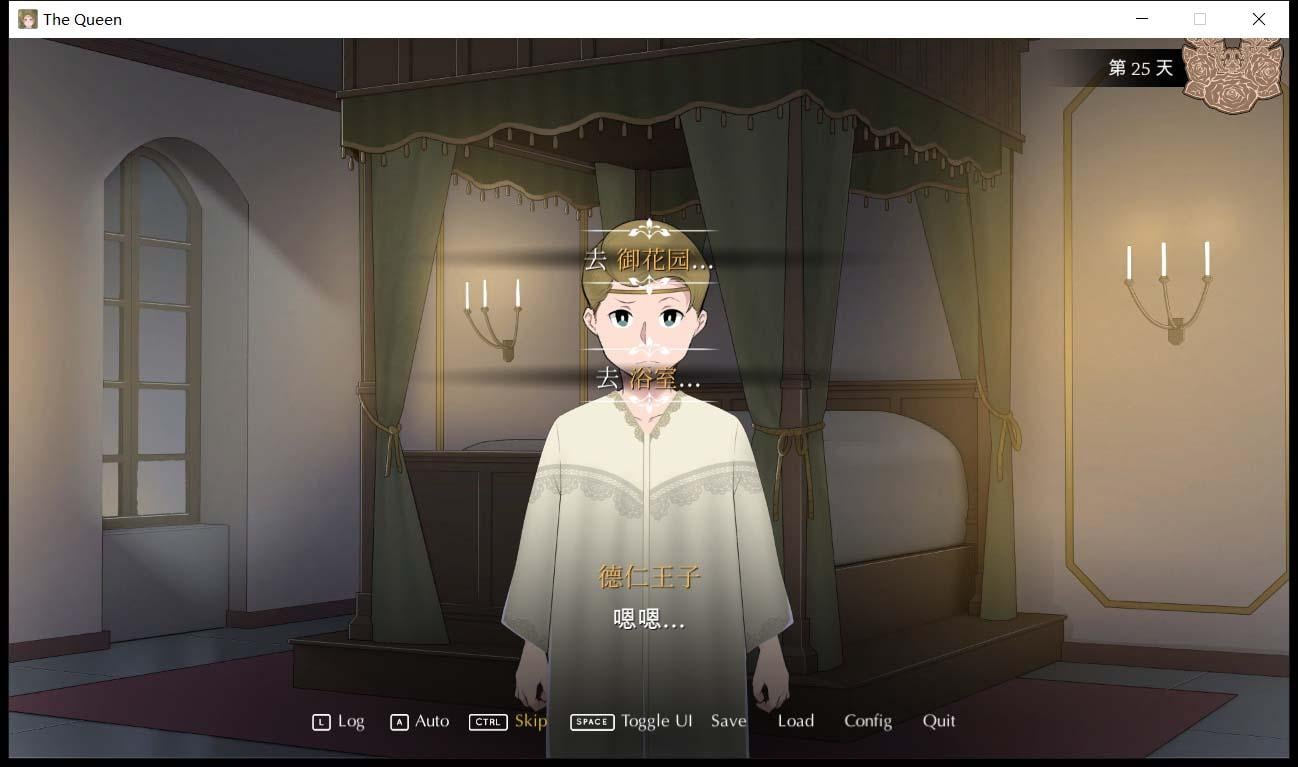This screenshot has width=1298, height=767.
Task: Click the L key badge beside Log
Action: [321, 721]
